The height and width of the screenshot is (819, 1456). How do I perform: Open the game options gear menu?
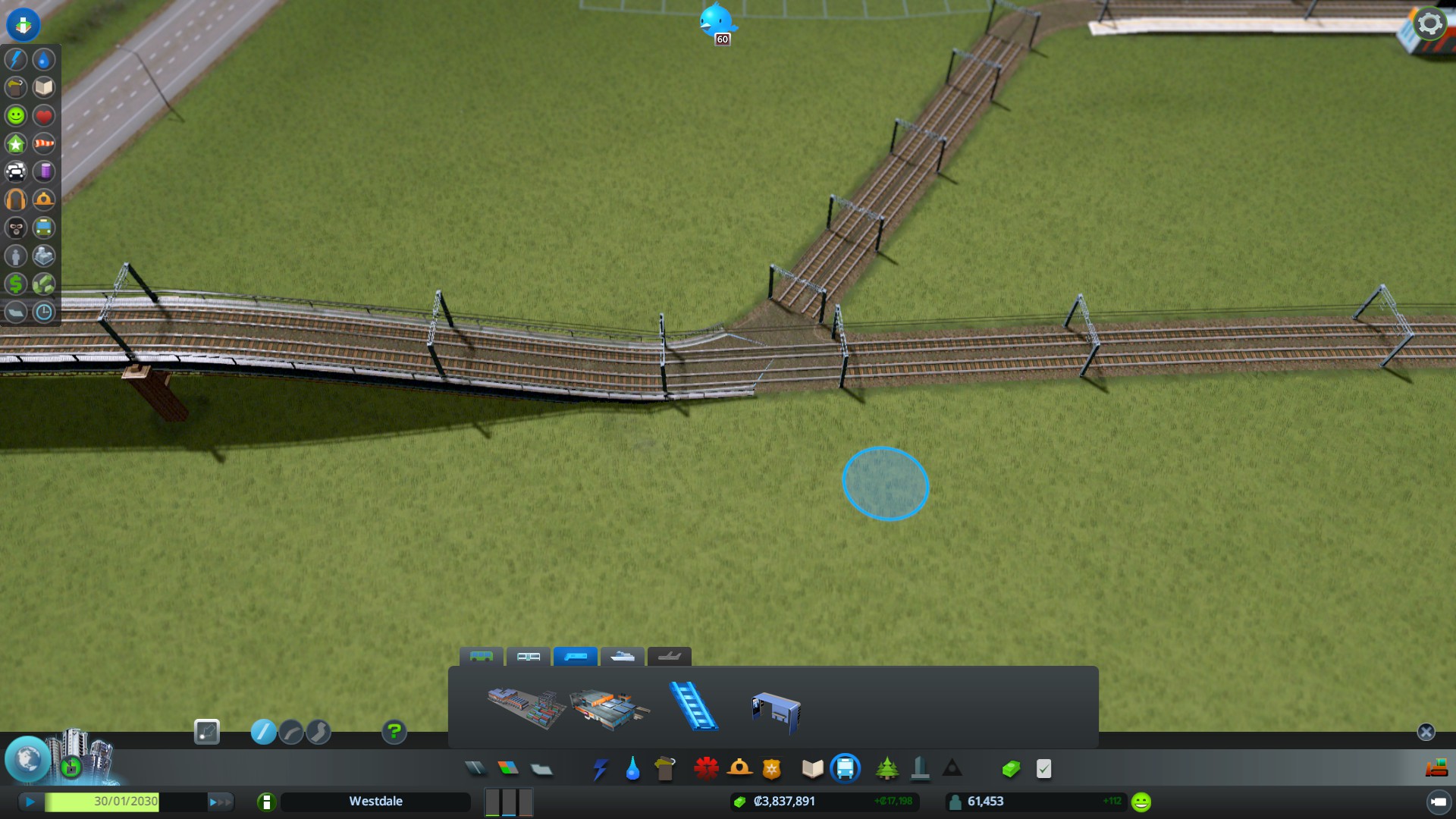click(x=1429, y=23)
